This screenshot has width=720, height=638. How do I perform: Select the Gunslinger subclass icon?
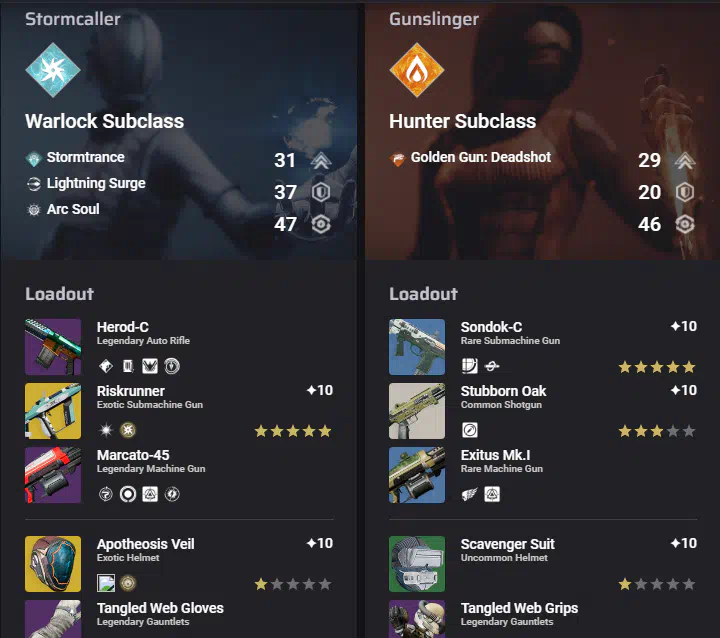coord(417,70)
